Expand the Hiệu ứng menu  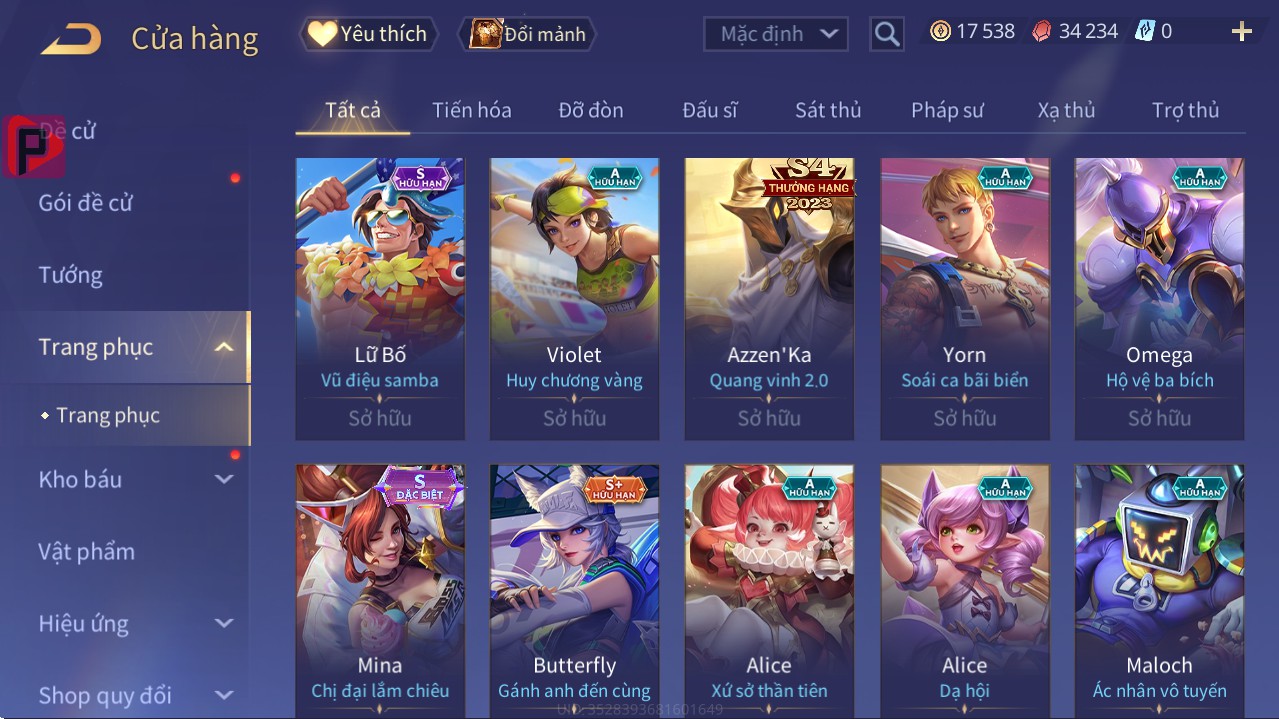[x=135, y=623]
